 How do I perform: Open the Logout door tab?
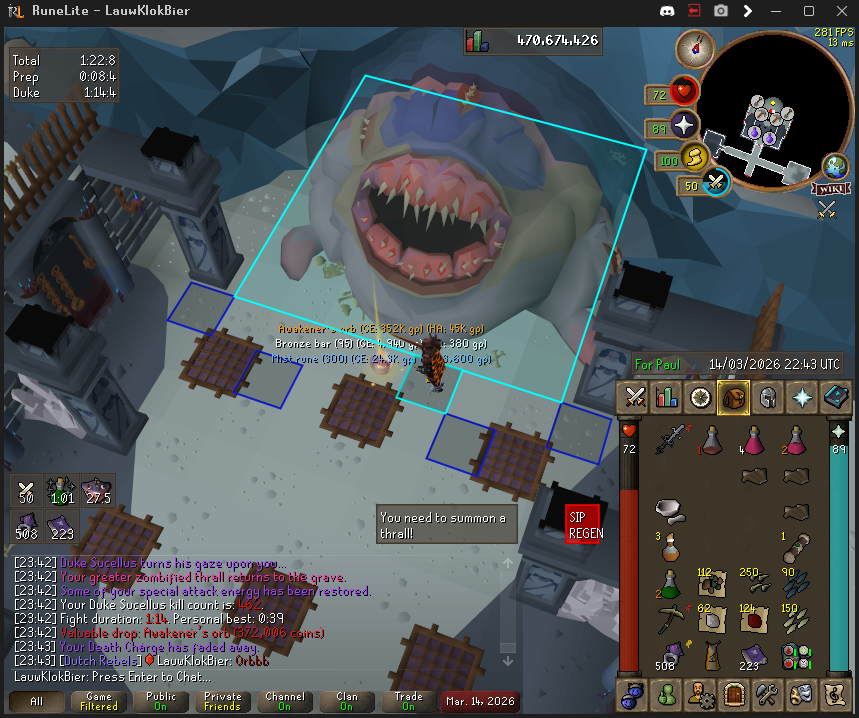tap(734, 692)
